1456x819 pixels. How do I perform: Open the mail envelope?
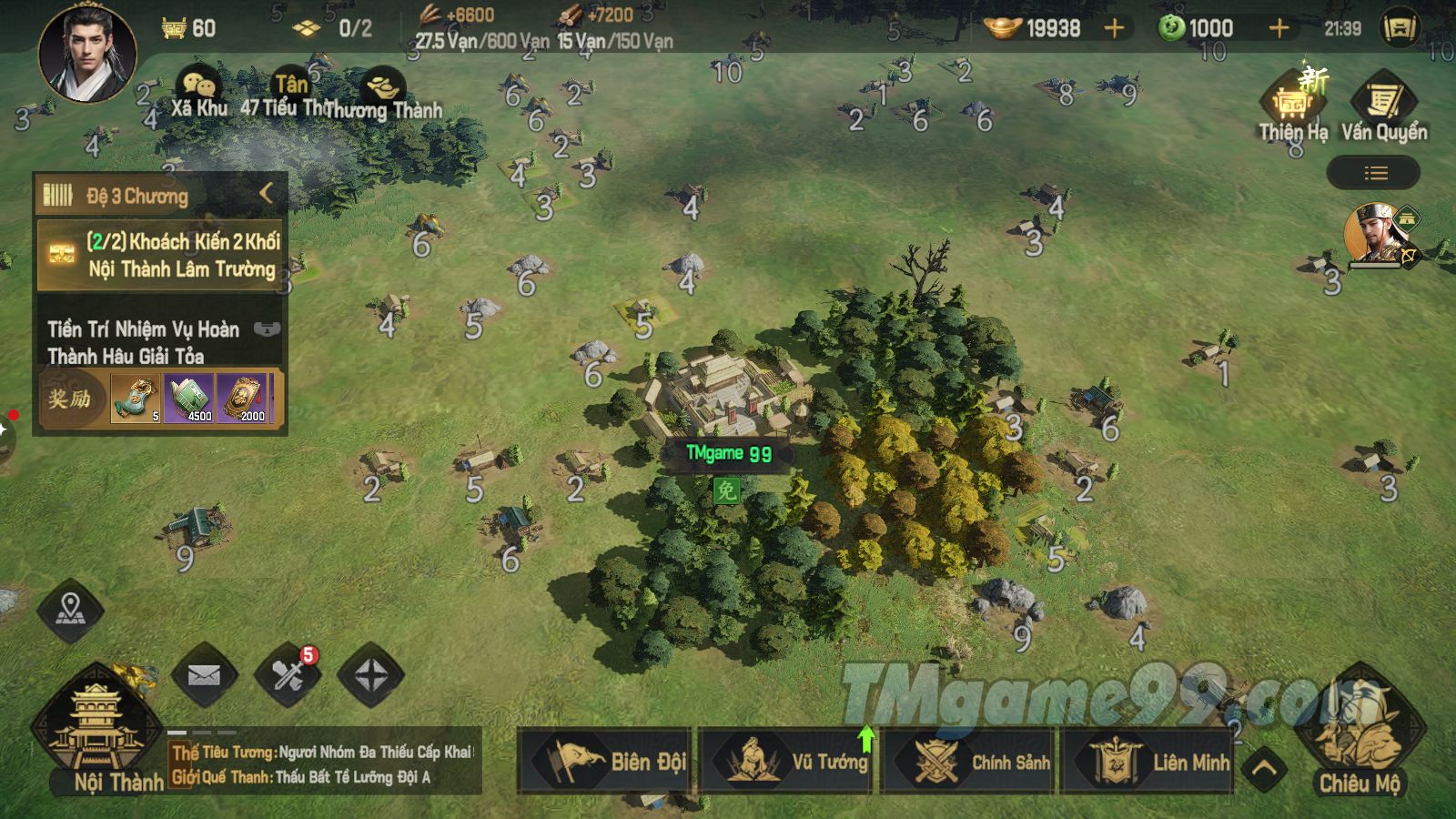[x=204, y=675]
